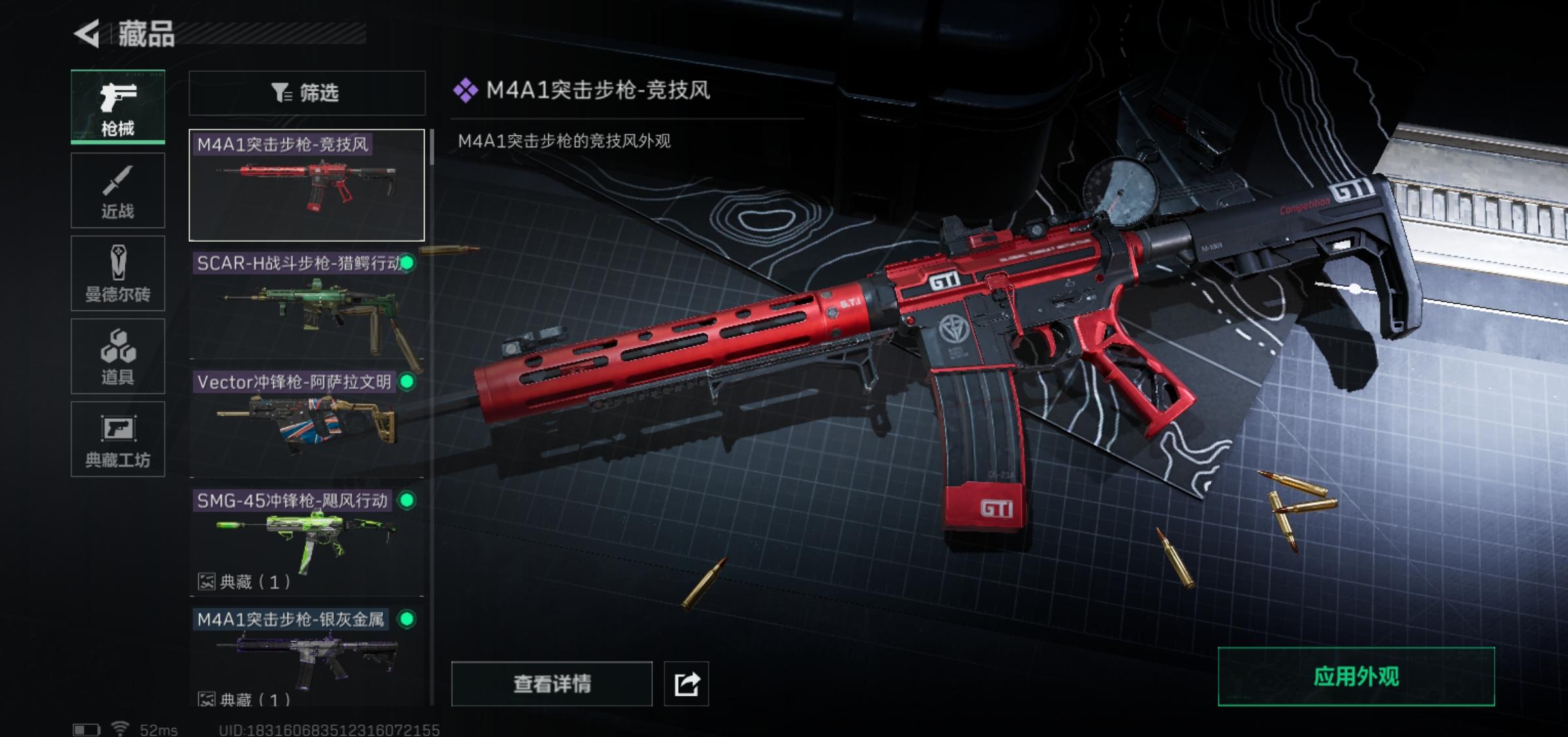Apply the skin with 应用外观
1568x737 pixels.
tap(1356, 677)
